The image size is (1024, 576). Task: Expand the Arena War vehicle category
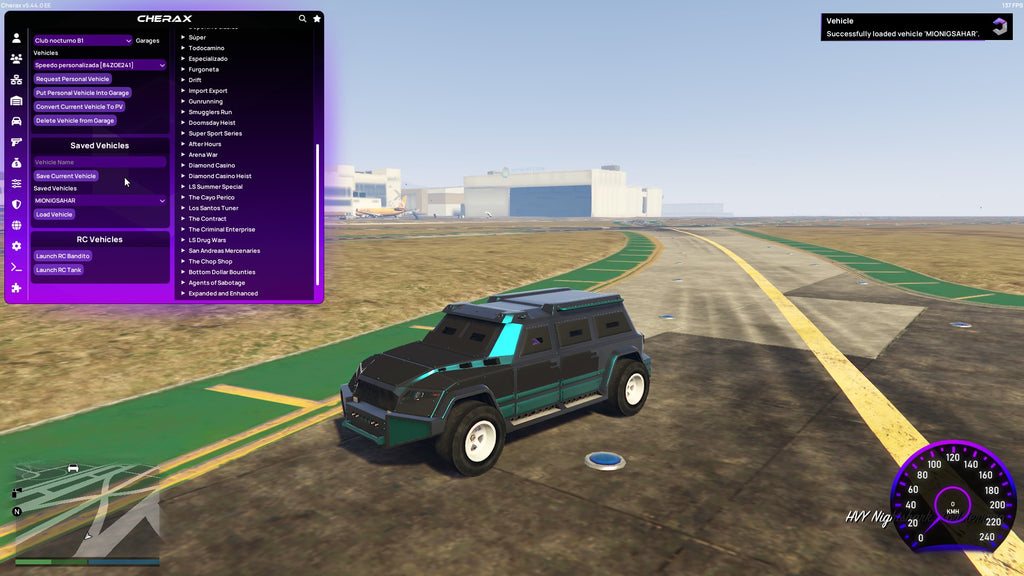click(x=205, y=155)
